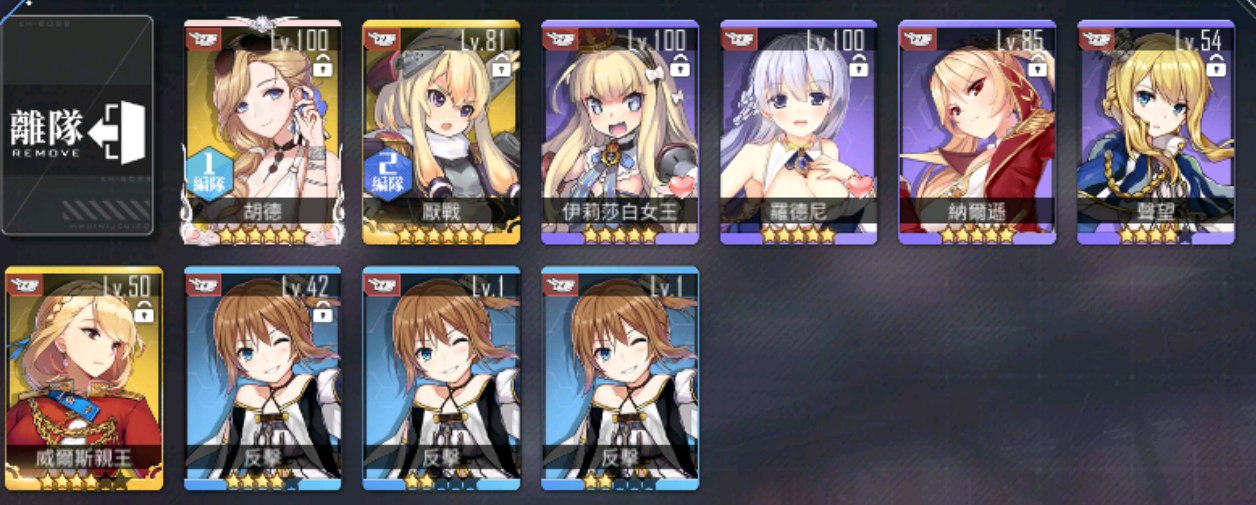Select the 羅德尼 ship card

coord(799,131)
